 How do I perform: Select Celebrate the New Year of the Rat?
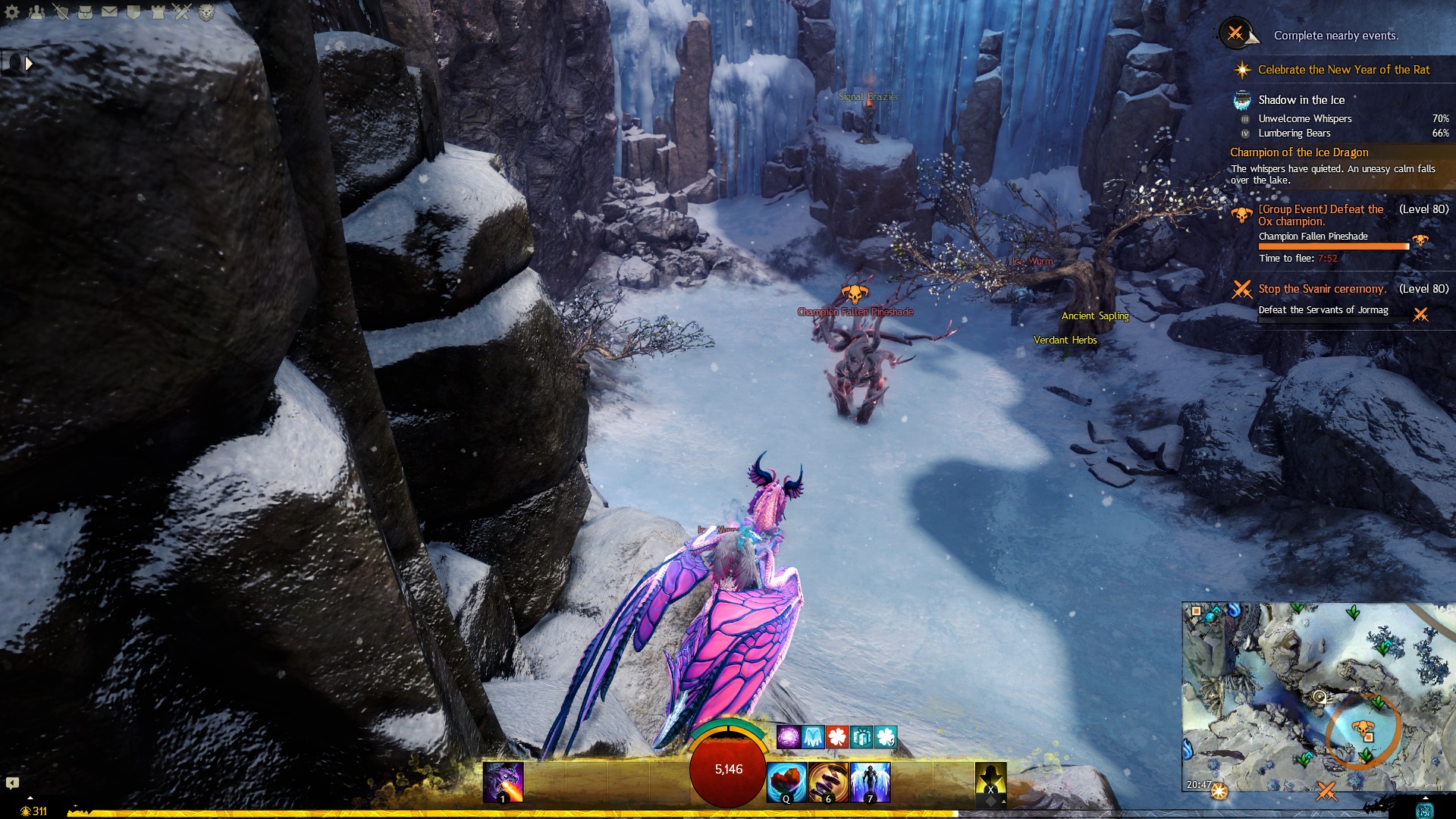click(1343, 70)
